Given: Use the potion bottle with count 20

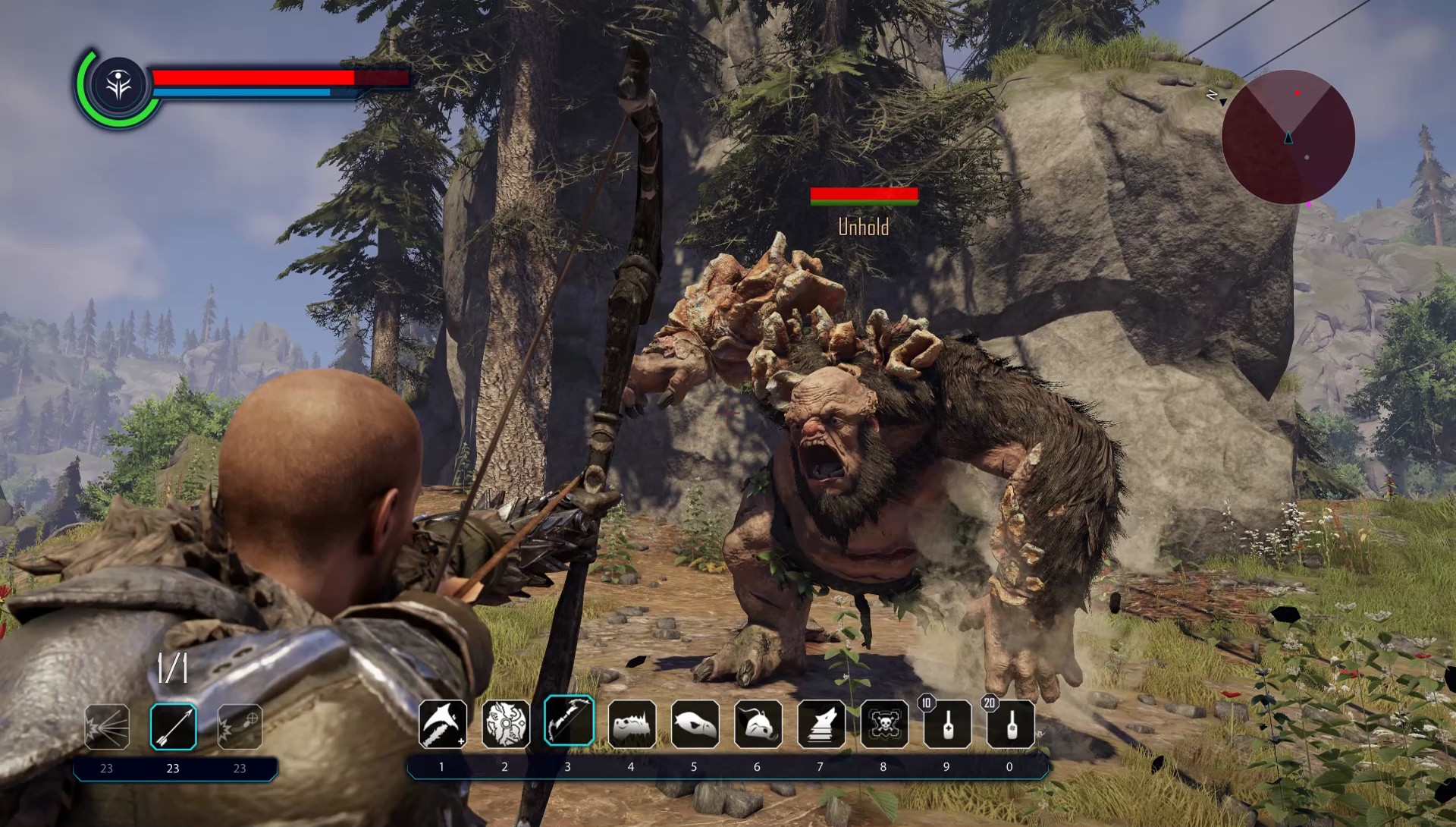Looking at the screenshot, I should (x=1010, y=724).
